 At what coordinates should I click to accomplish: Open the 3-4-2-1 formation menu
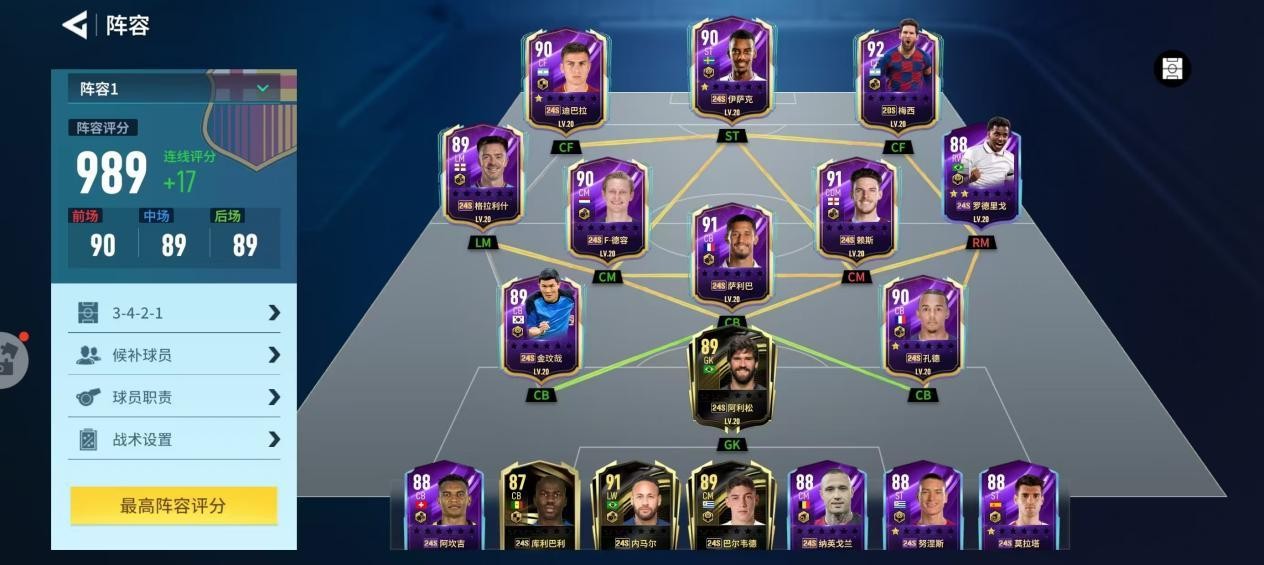click(x=174, y=313)
